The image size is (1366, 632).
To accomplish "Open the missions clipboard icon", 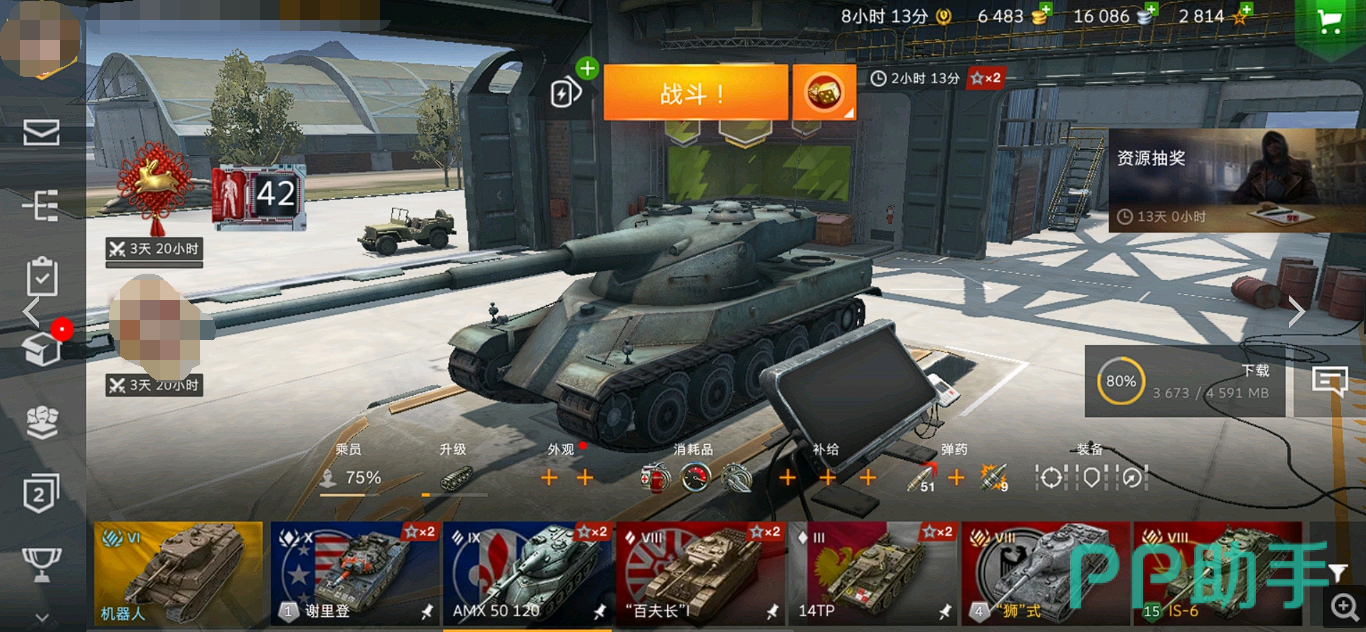I will click(41, 277).
